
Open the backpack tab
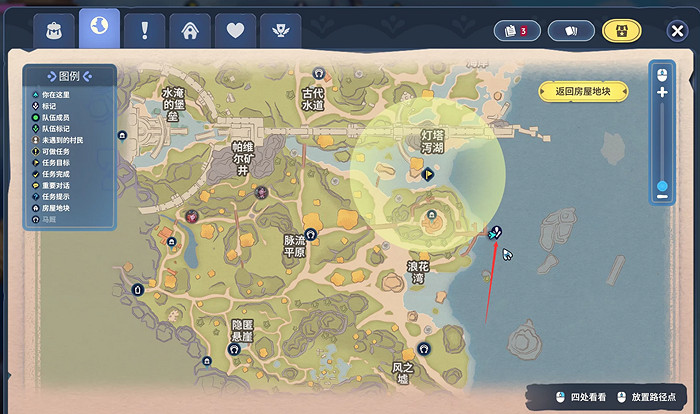(53, 30)
